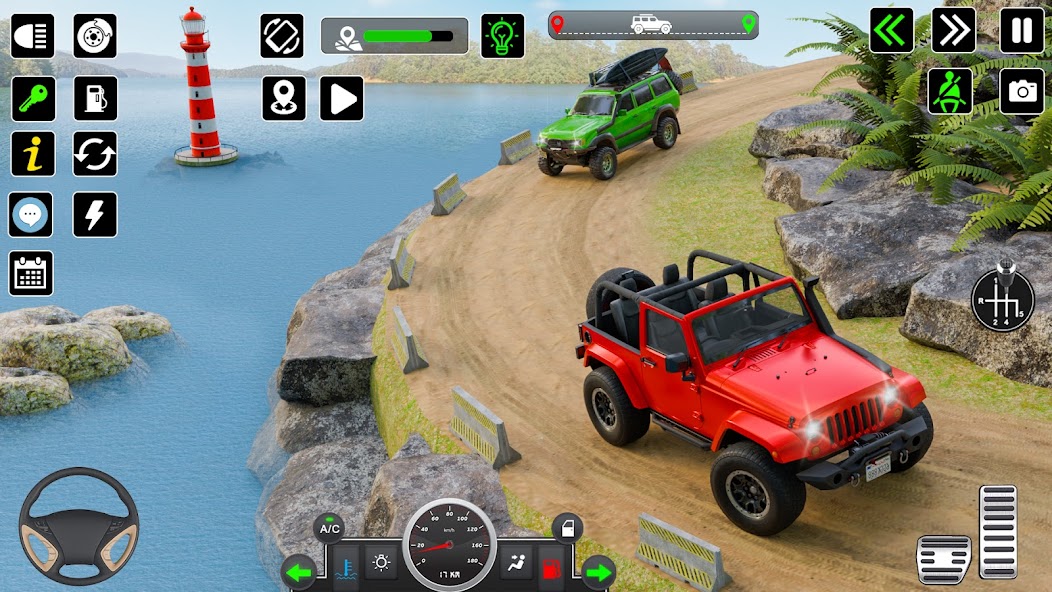Activate the lightning bolt boost
This screenshot has height=592, width=1052.
click(95, 214)
